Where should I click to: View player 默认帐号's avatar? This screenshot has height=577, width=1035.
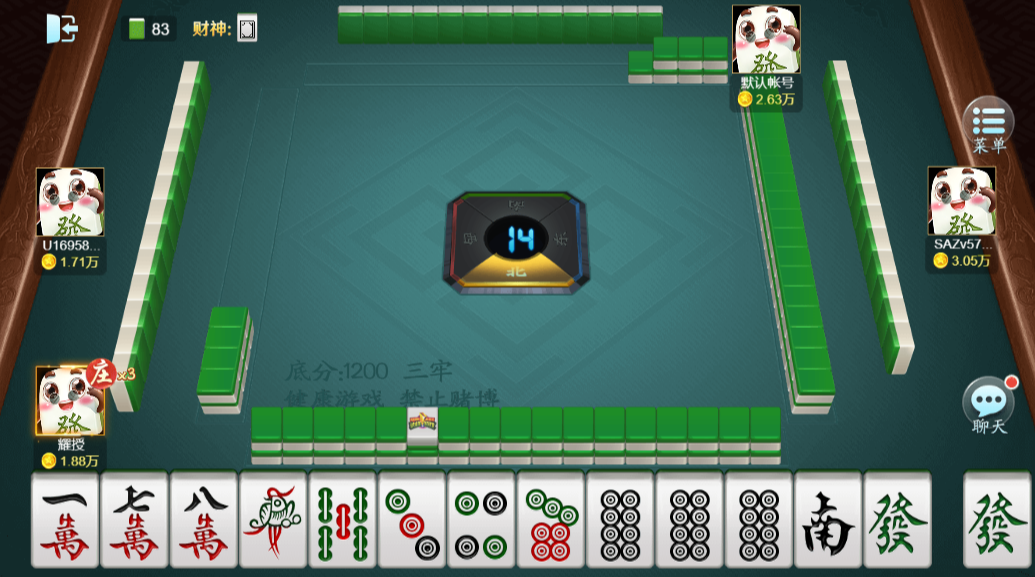coord(766,40)
